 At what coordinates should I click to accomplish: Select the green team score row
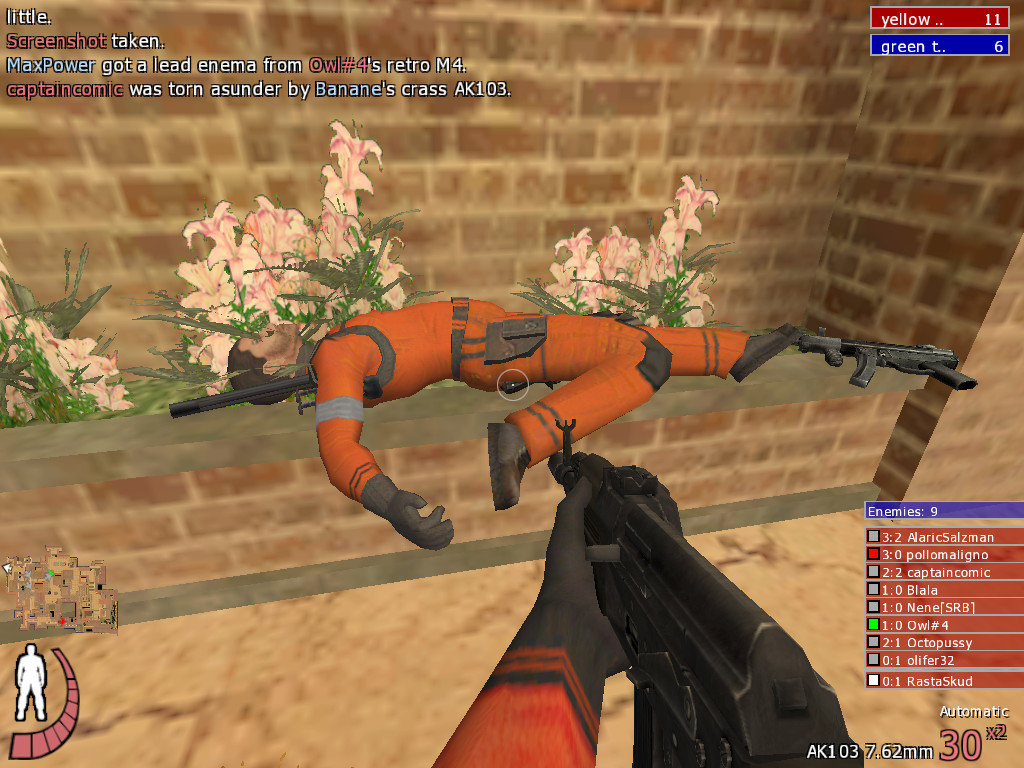[x=939, y=46]
